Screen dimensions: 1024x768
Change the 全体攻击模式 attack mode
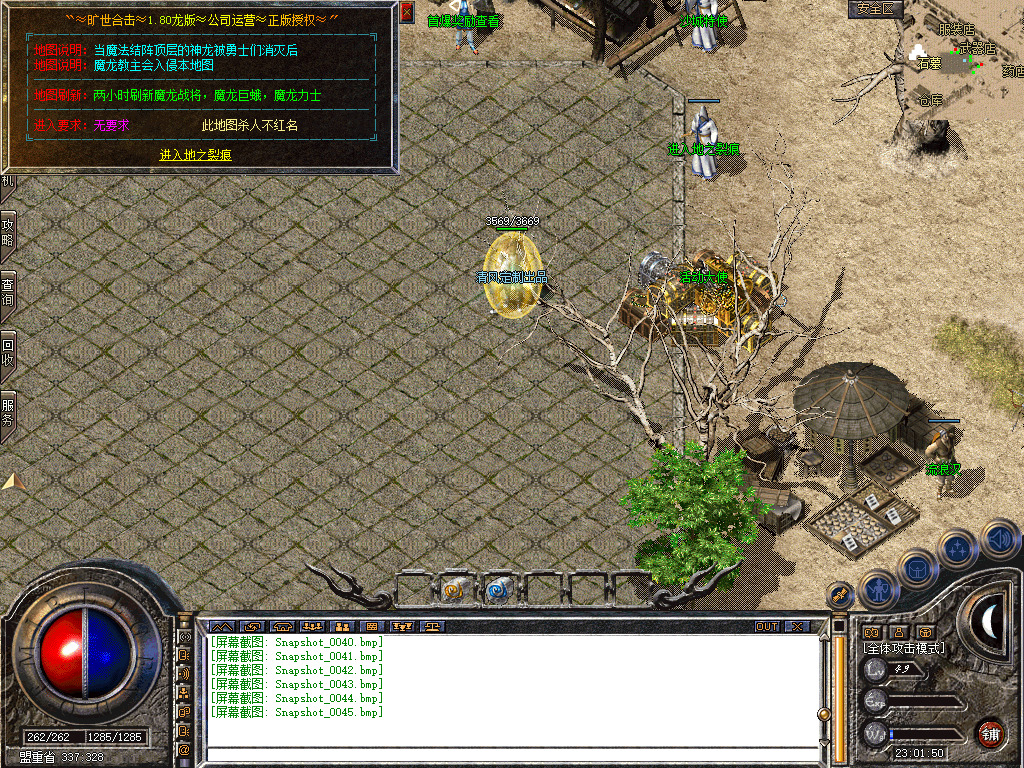[x=904, y=648]
